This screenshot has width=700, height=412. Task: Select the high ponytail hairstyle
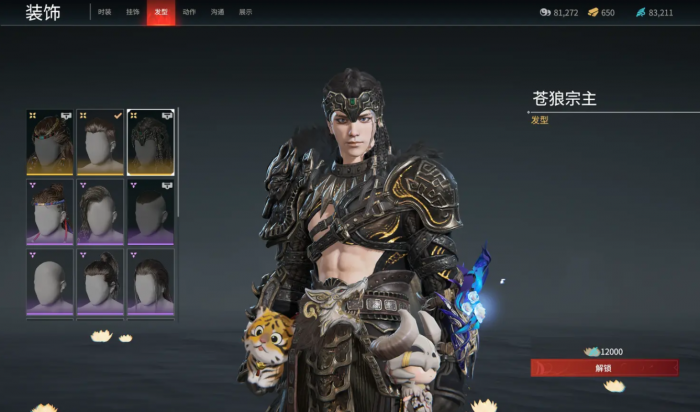click(100, 282)
